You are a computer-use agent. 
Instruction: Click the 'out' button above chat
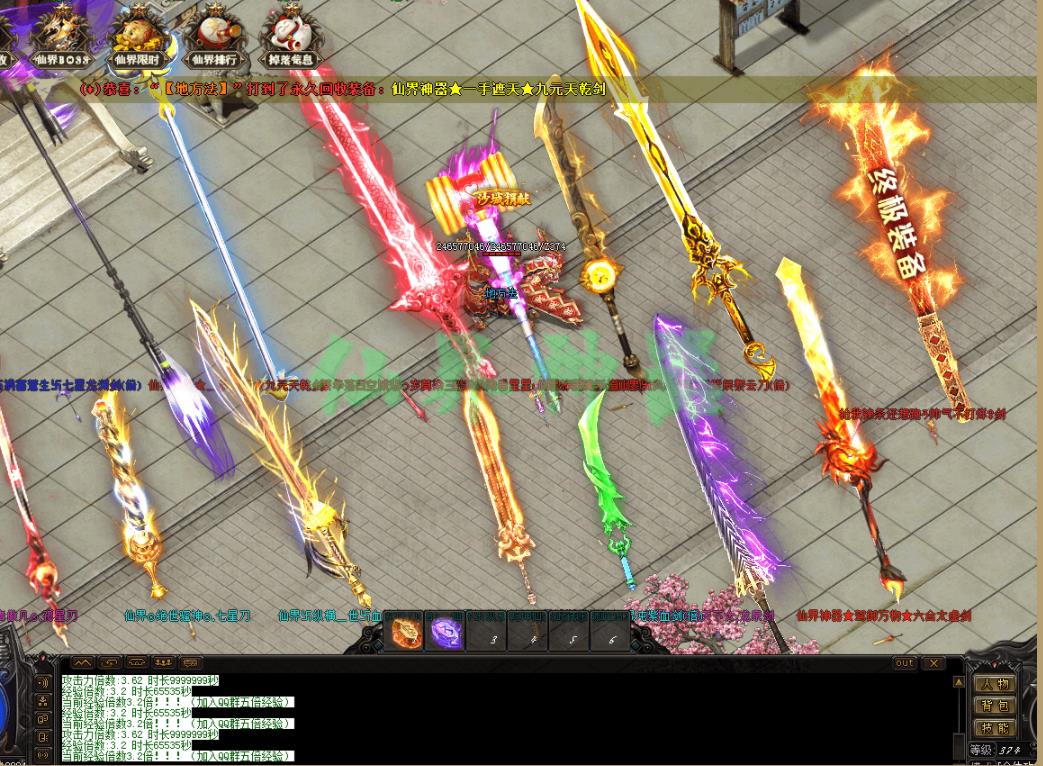(x=904, y=663)
